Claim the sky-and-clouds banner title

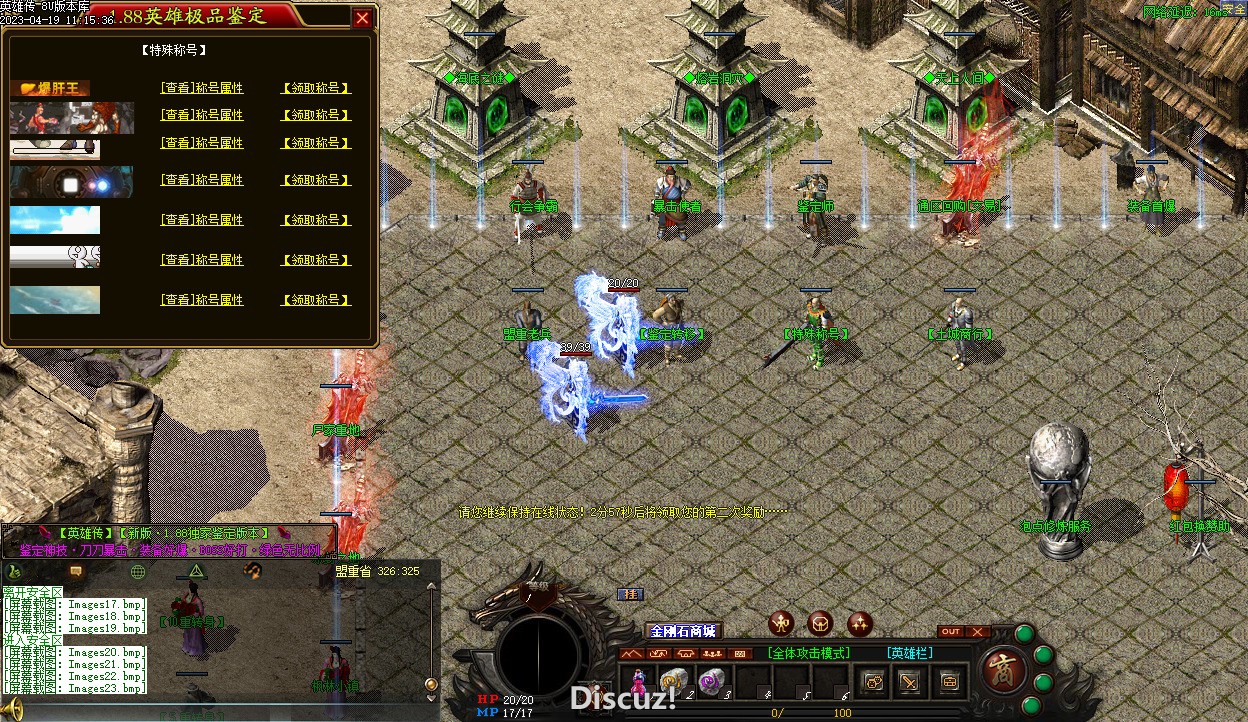(x=316, y=220)
